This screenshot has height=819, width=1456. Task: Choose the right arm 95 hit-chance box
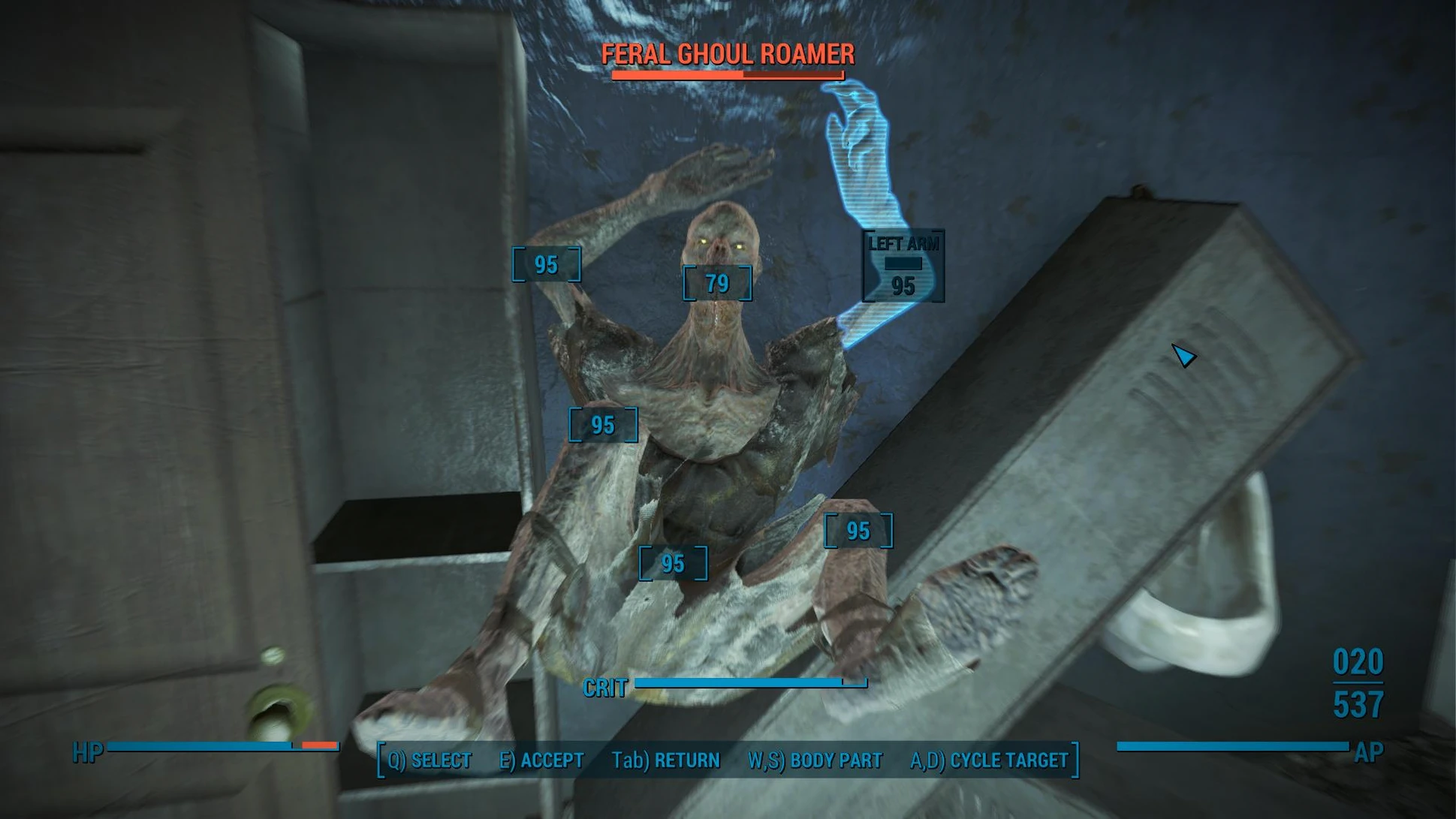pos(546,264)
